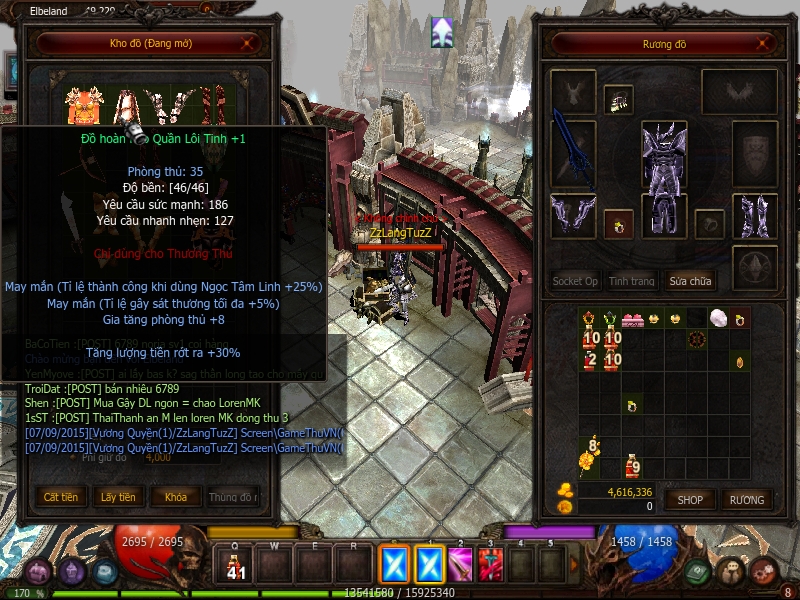
Task: Open the SHOP button in inventory
Action: (690, 499)
